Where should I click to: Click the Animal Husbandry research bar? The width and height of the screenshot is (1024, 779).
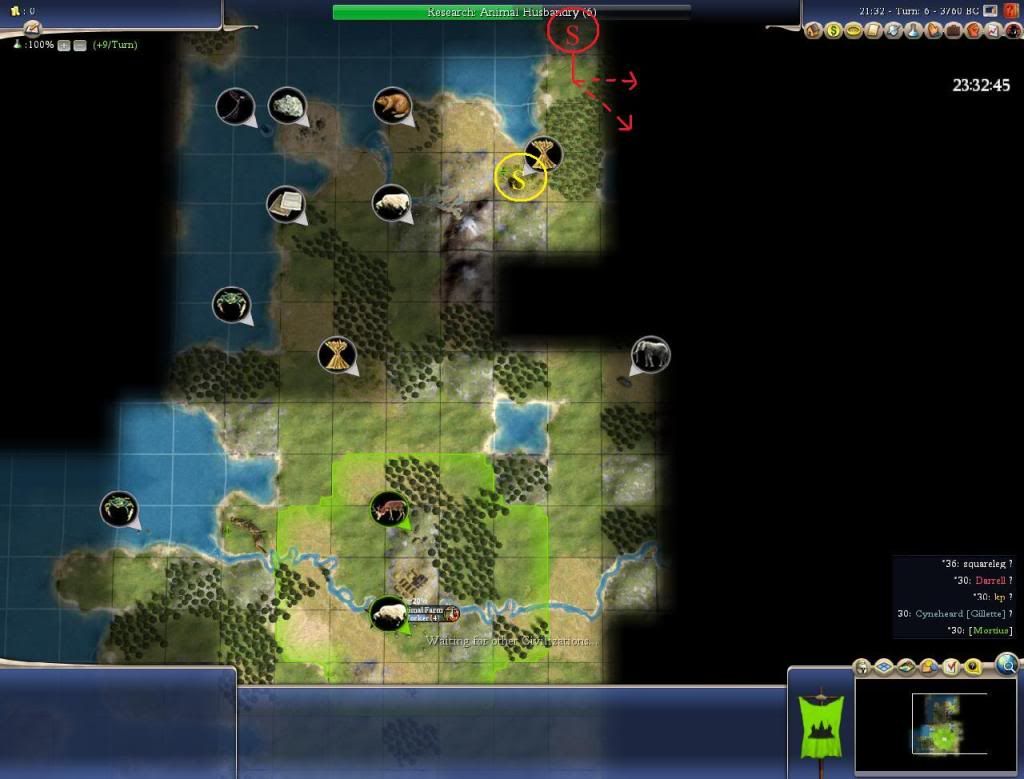[511, 12]
